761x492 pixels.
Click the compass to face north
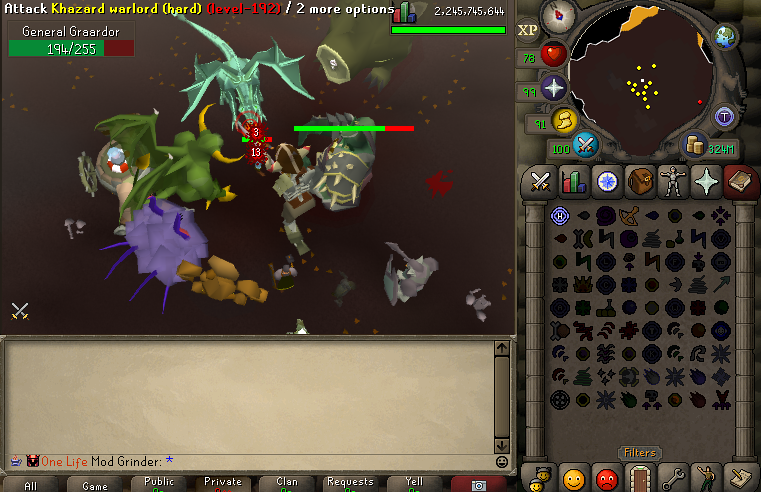pyautogui.click(x=557, y=16)
